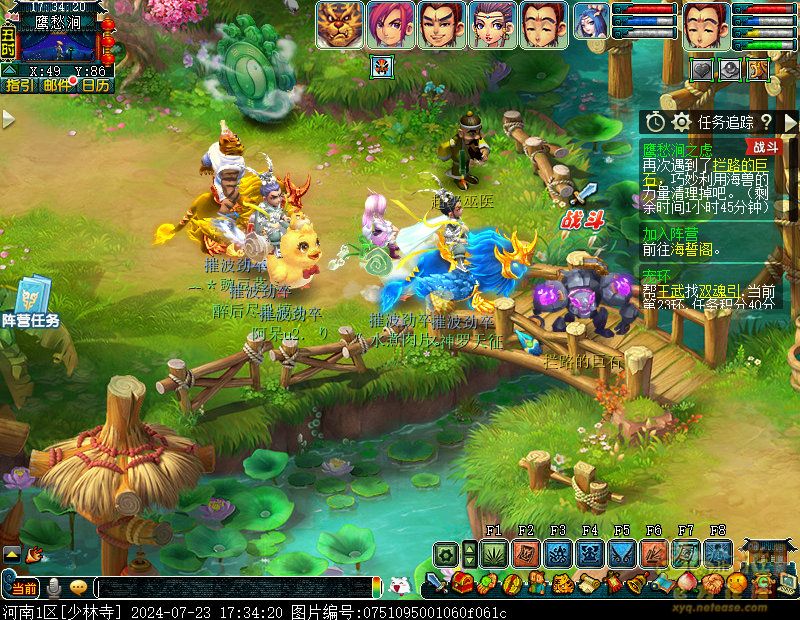Viewport: 800px width, 620px height.
Task: Open the quest tracker help question mark
Action: tap(766, 122)
